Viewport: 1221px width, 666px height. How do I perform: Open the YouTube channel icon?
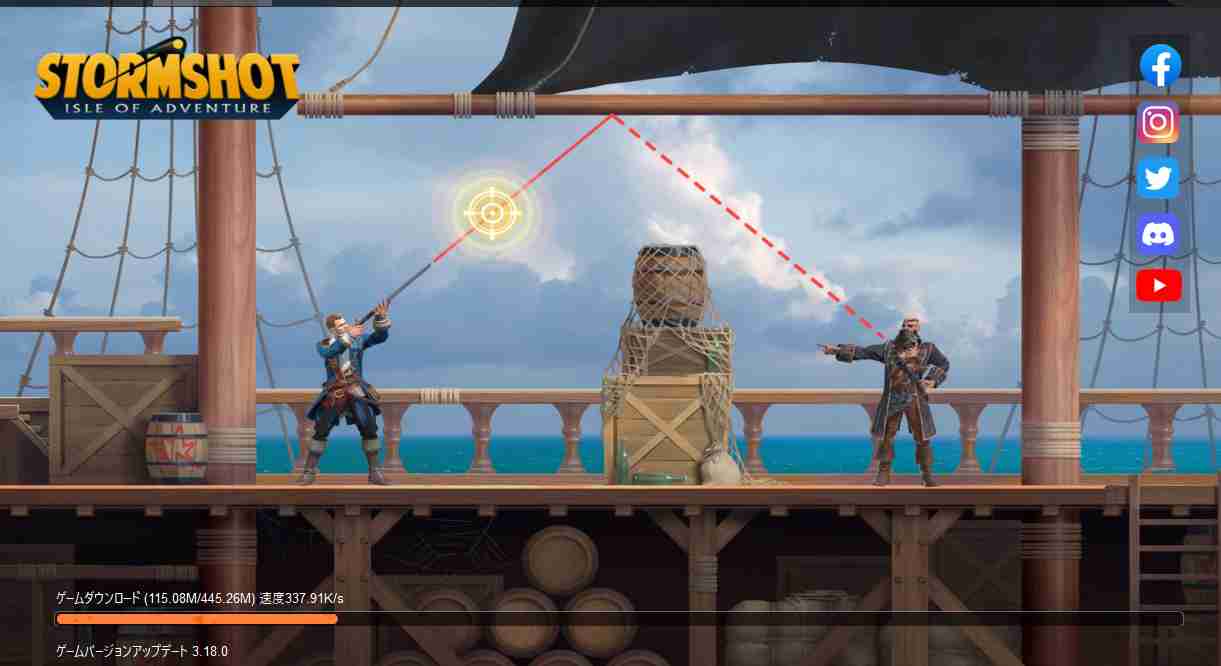1158,286
